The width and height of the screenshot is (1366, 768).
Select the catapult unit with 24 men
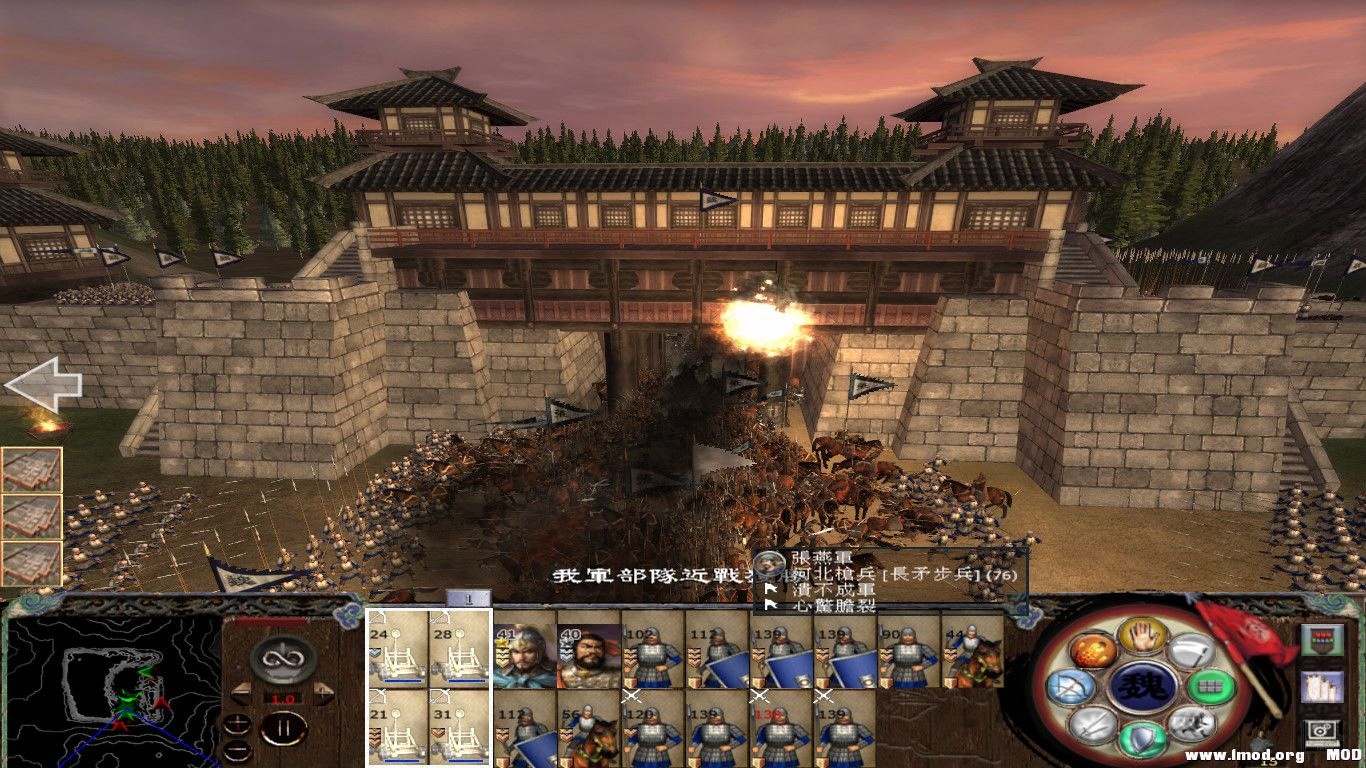pyautogui.click(x=398, y=648)
